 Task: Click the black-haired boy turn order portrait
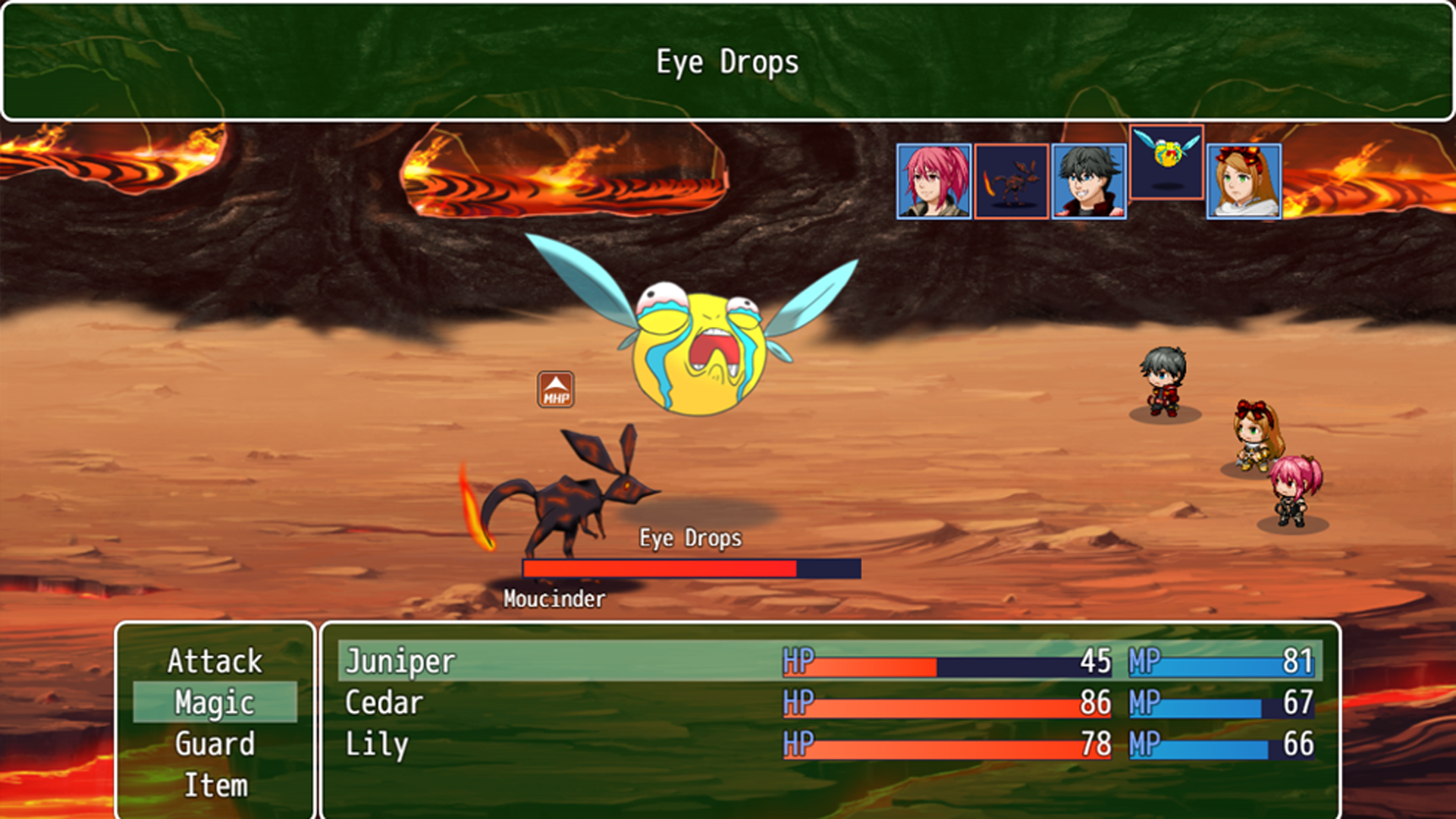coord(1089,181)
